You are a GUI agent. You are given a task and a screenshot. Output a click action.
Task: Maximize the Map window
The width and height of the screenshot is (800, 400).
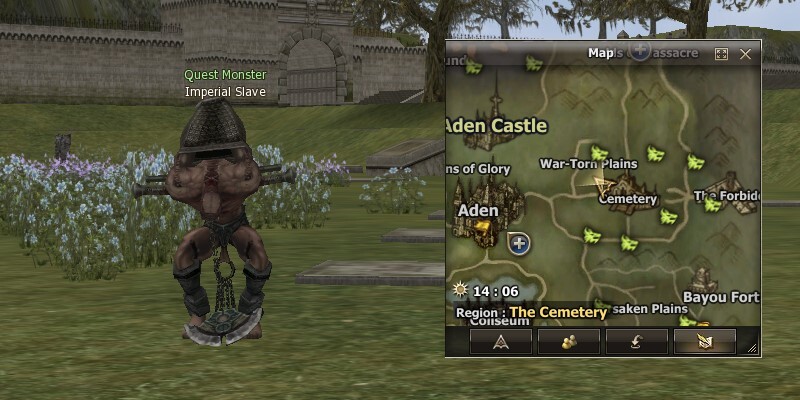pos(721,54)
